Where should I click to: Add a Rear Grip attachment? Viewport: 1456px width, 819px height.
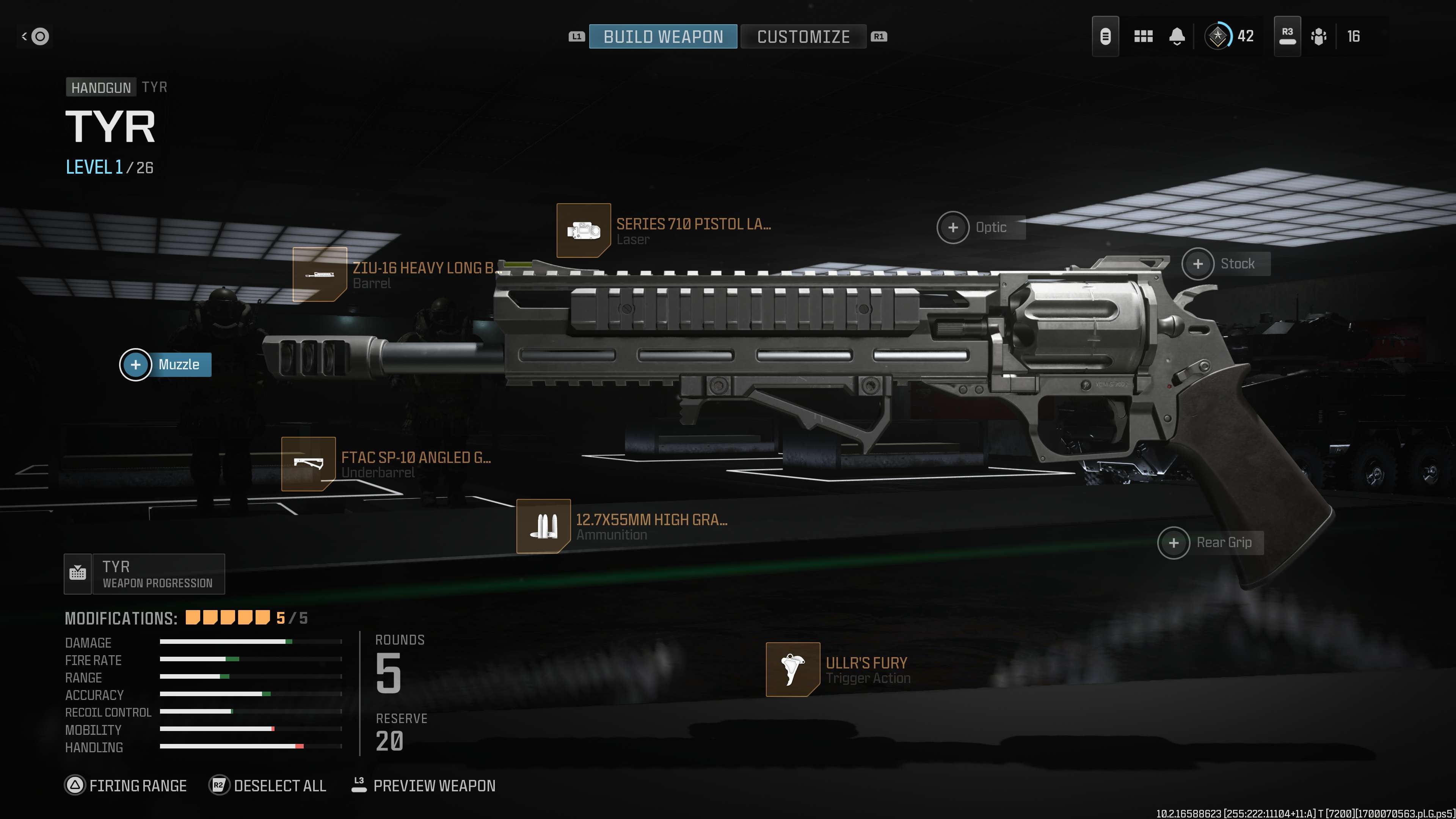[1174, 543]
